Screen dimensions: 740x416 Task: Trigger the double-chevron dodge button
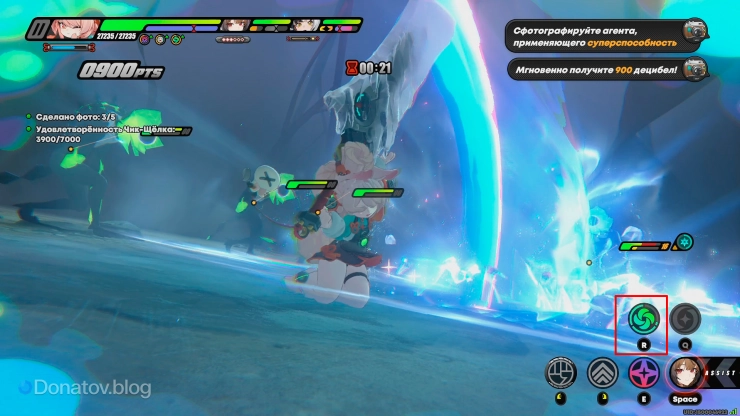click(x=602, y=373)
